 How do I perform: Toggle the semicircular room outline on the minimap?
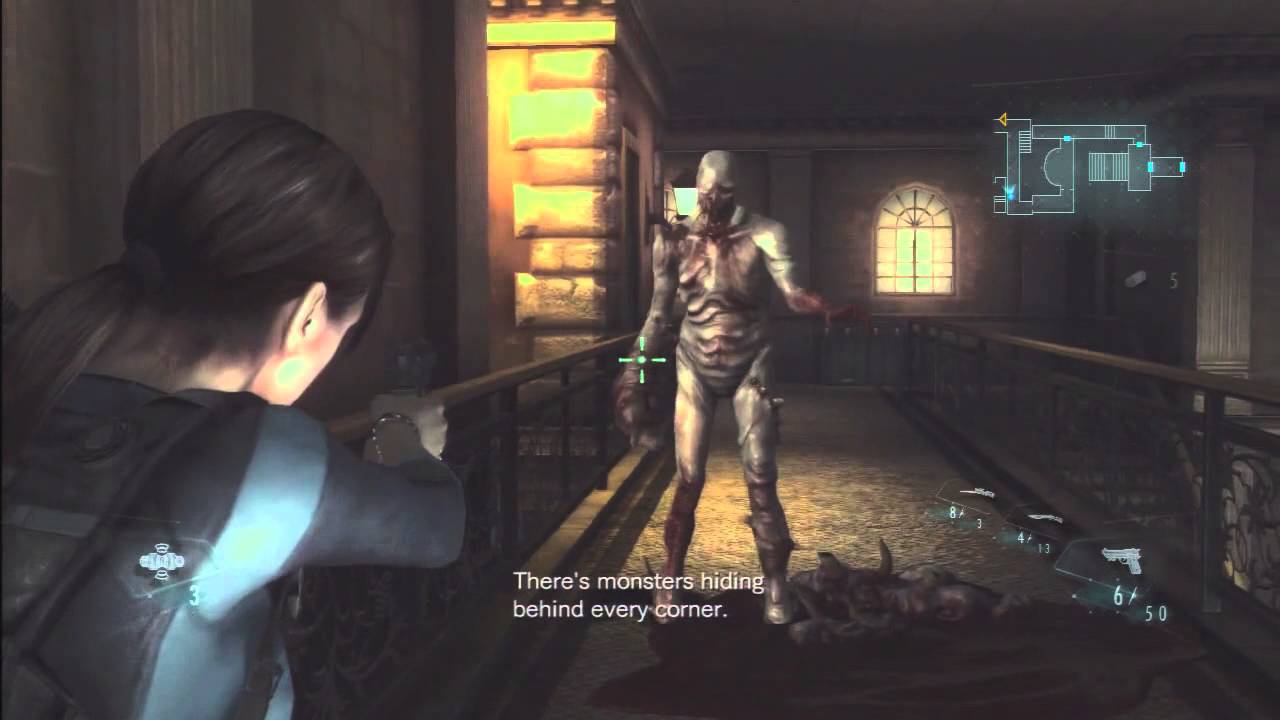1052,166
